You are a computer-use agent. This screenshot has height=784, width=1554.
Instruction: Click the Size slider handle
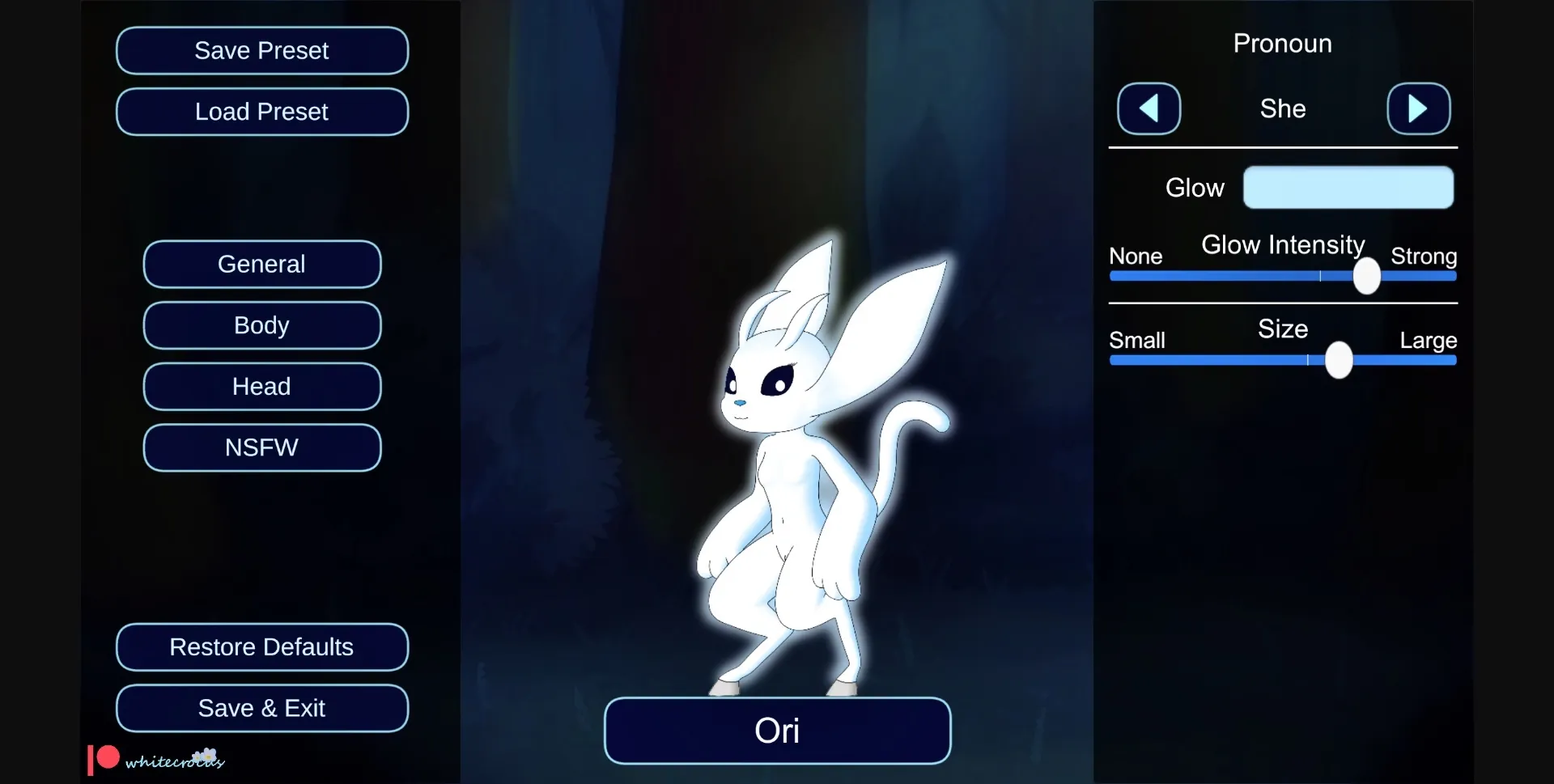[1337, 360]
